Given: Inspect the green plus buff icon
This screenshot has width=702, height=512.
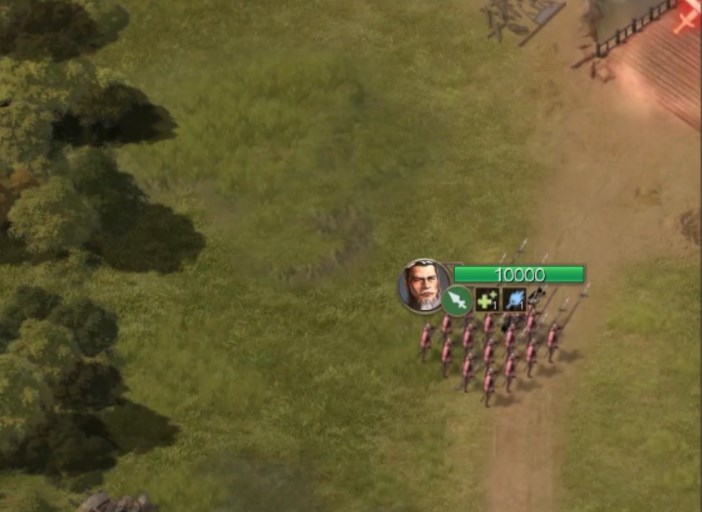Looking at the screenshot, I should pos(486,299).
